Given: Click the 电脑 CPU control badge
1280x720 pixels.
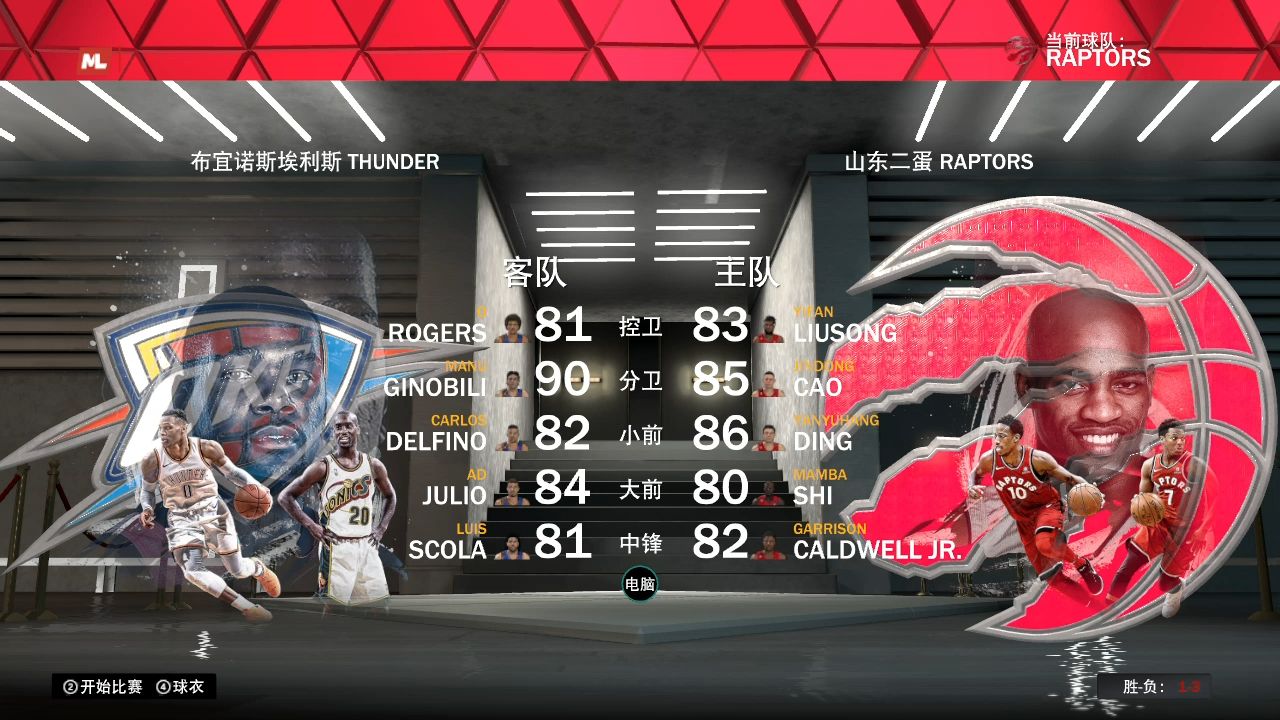Looking at the screenshot, I should (640, 584).
